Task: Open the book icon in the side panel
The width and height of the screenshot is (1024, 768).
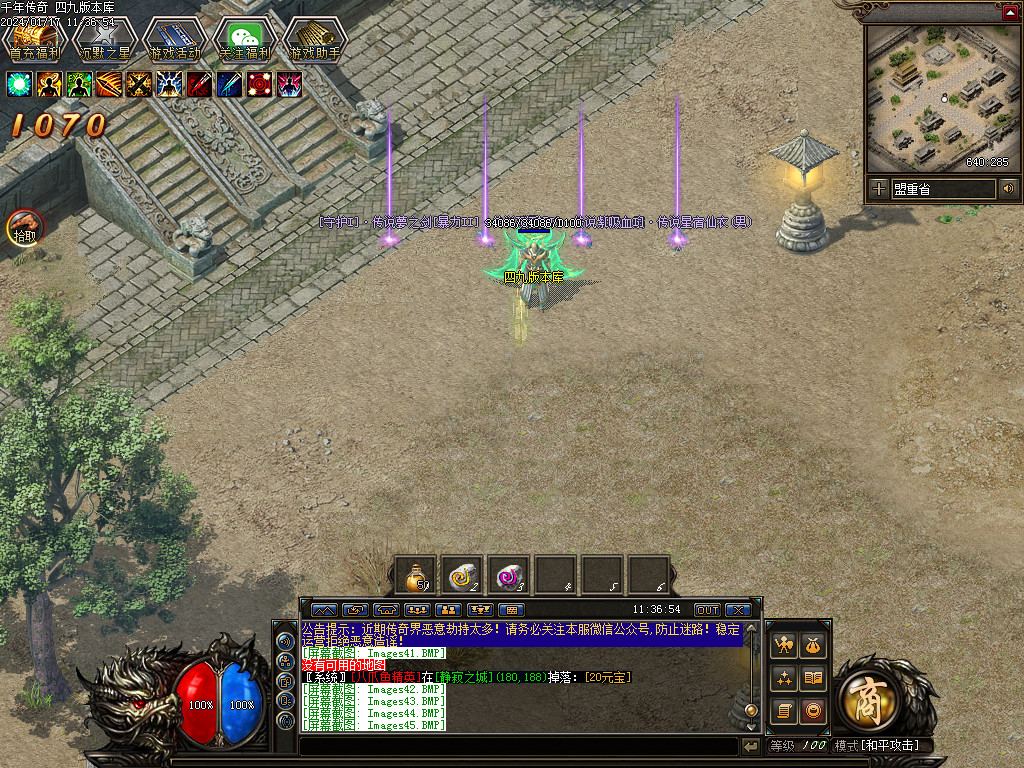Action: (x=814, y=679)
